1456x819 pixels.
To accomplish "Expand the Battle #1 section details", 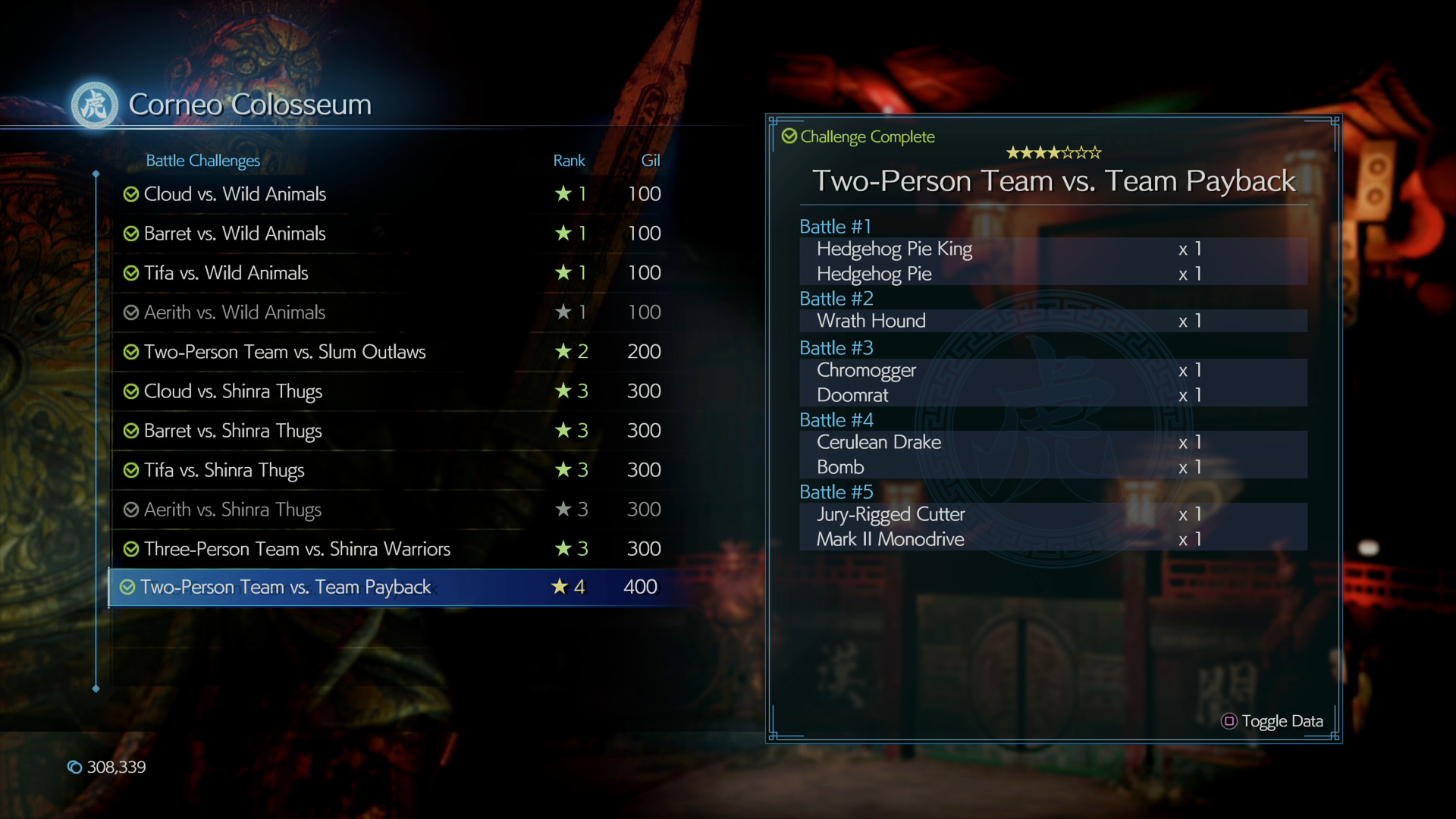I will pos(835,226).
